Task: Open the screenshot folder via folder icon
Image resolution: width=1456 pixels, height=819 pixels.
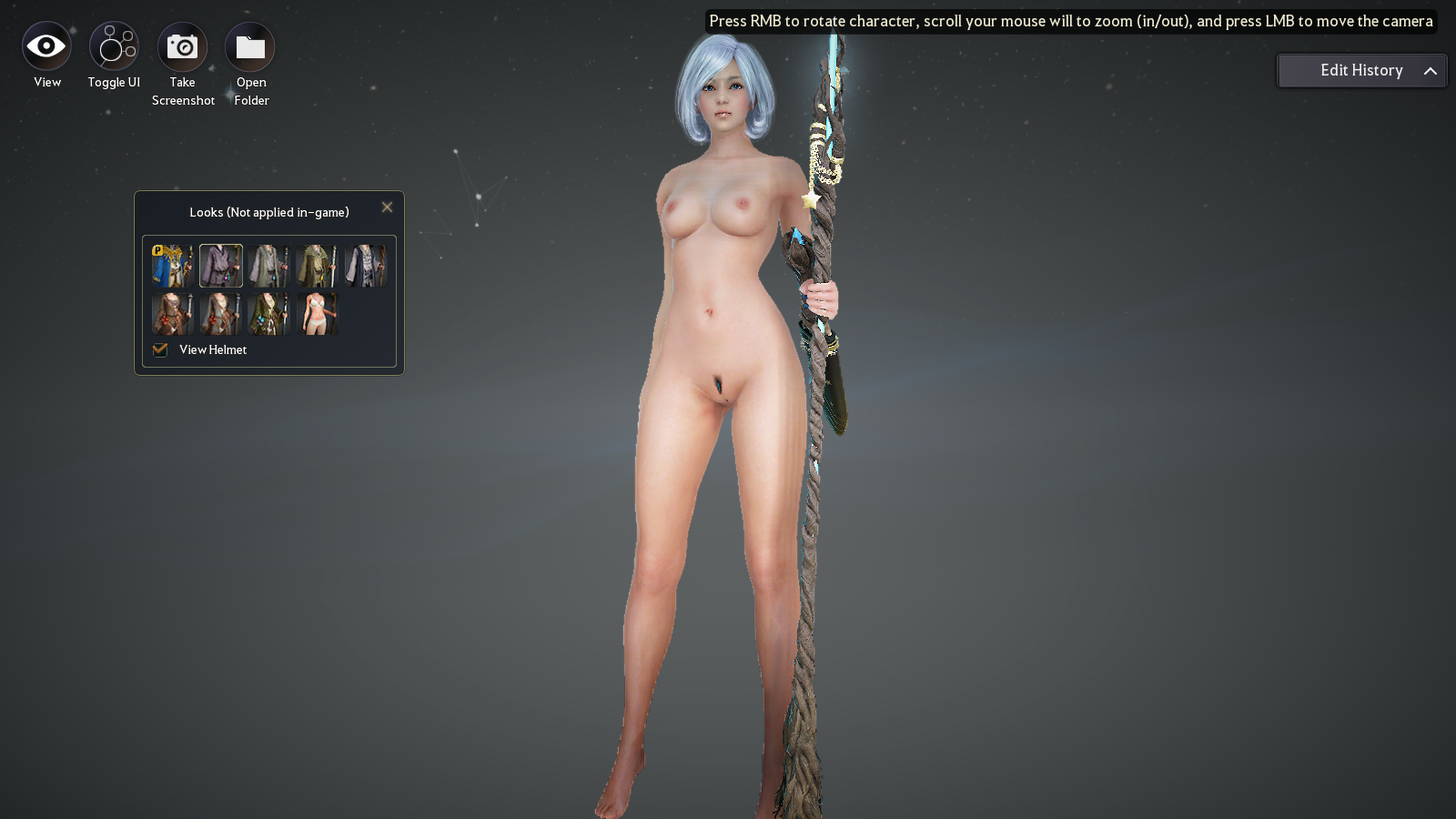Action: pyautogui.click(x=250, y=44)
